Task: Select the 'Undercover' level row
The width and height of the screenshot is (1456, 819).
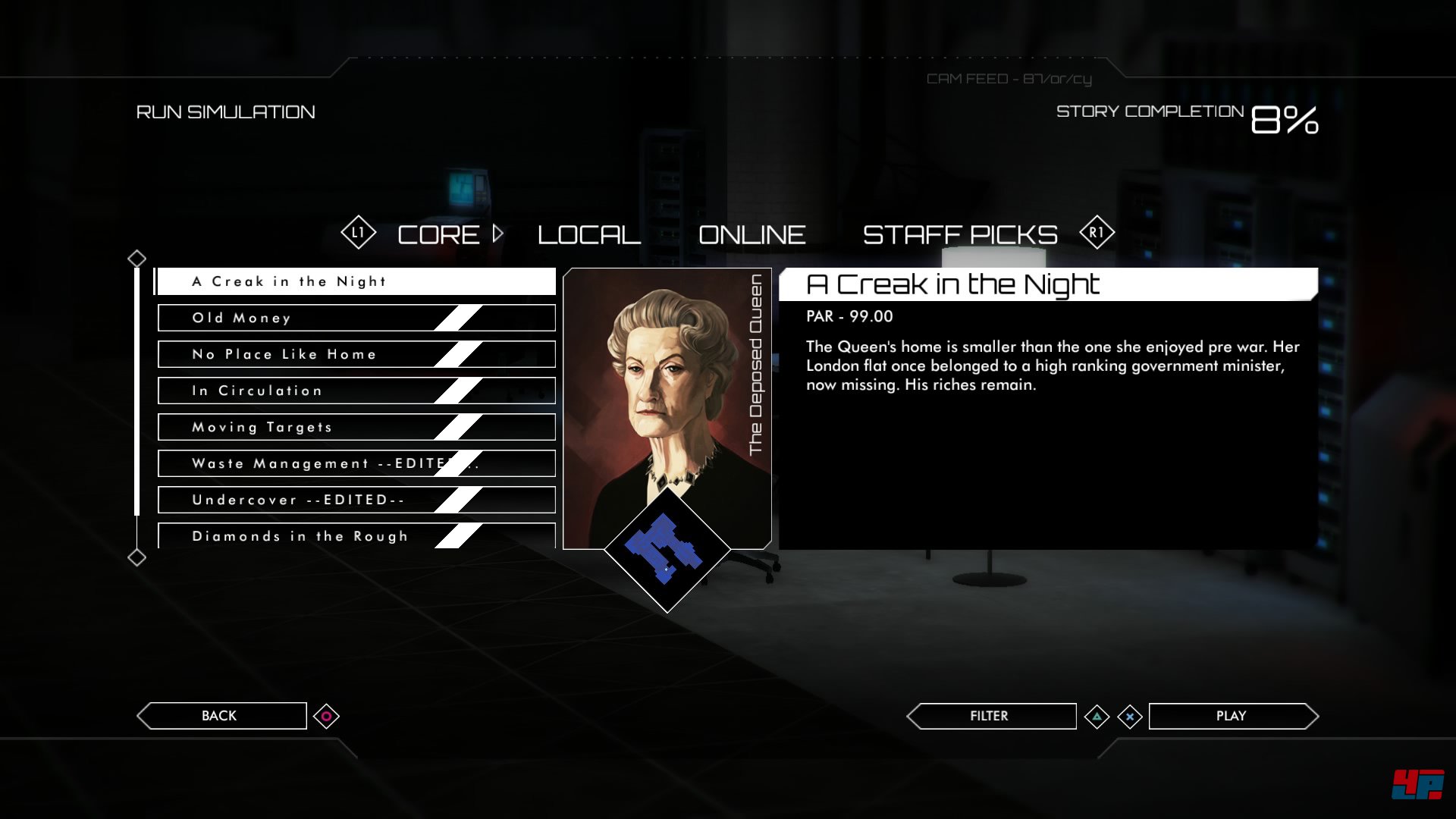Action: [x=355, y=500]
